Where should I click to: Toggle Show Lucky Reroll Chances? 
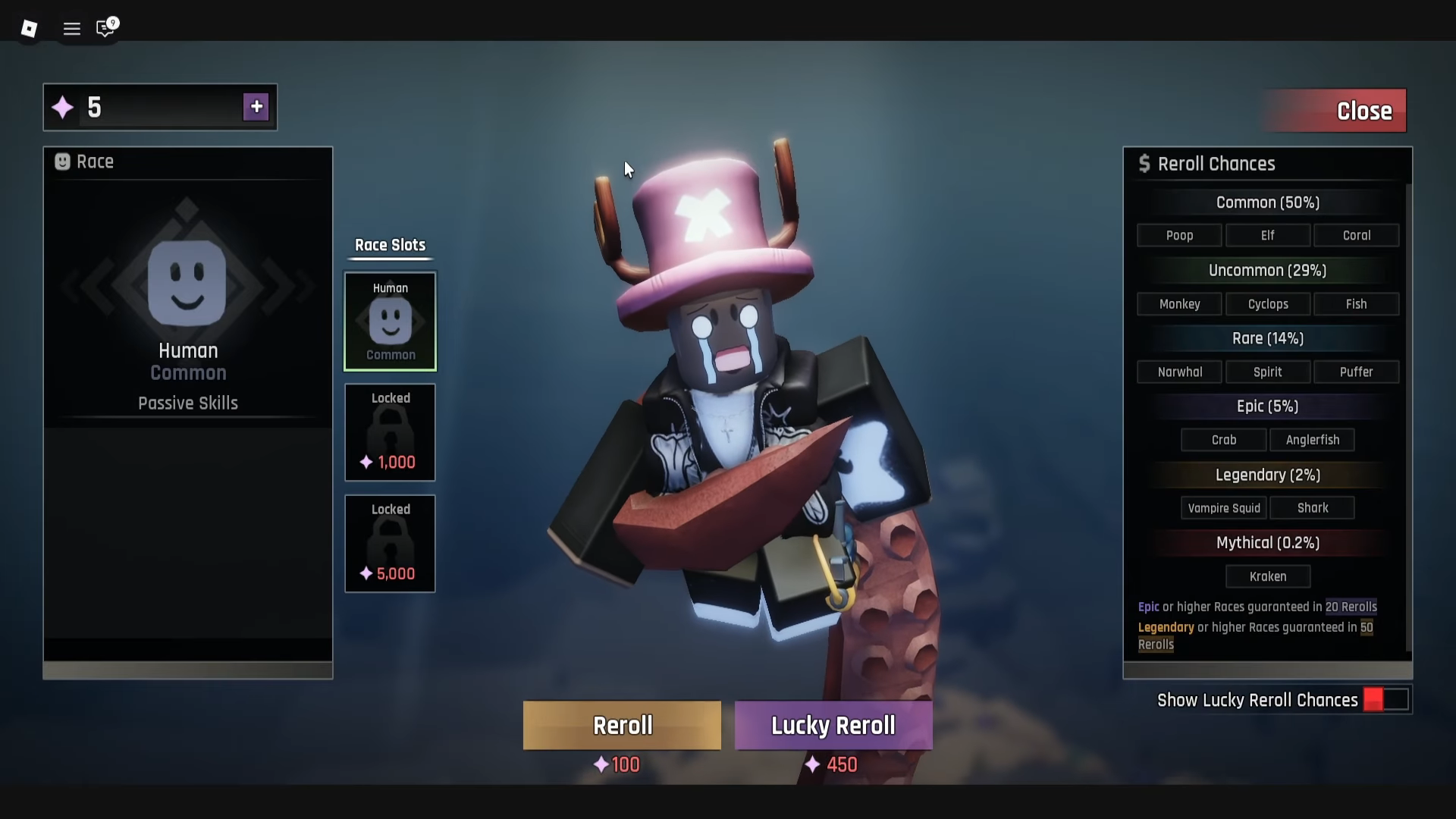point(1385,700)
